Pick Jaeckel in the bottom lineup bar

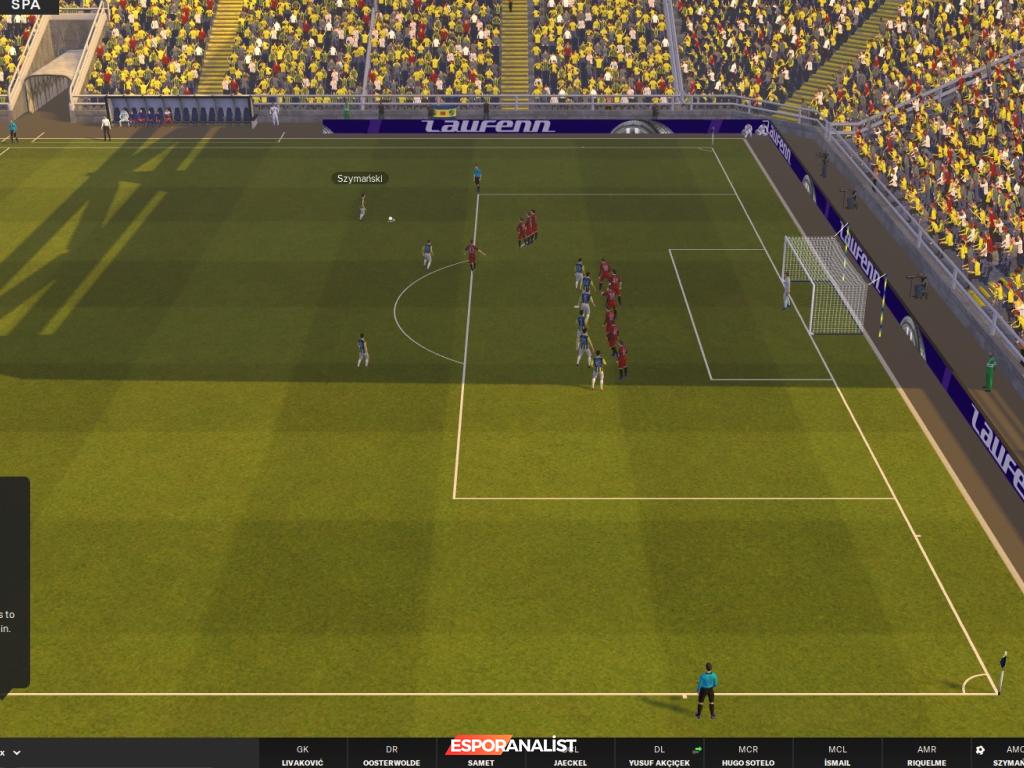point(570,757)
